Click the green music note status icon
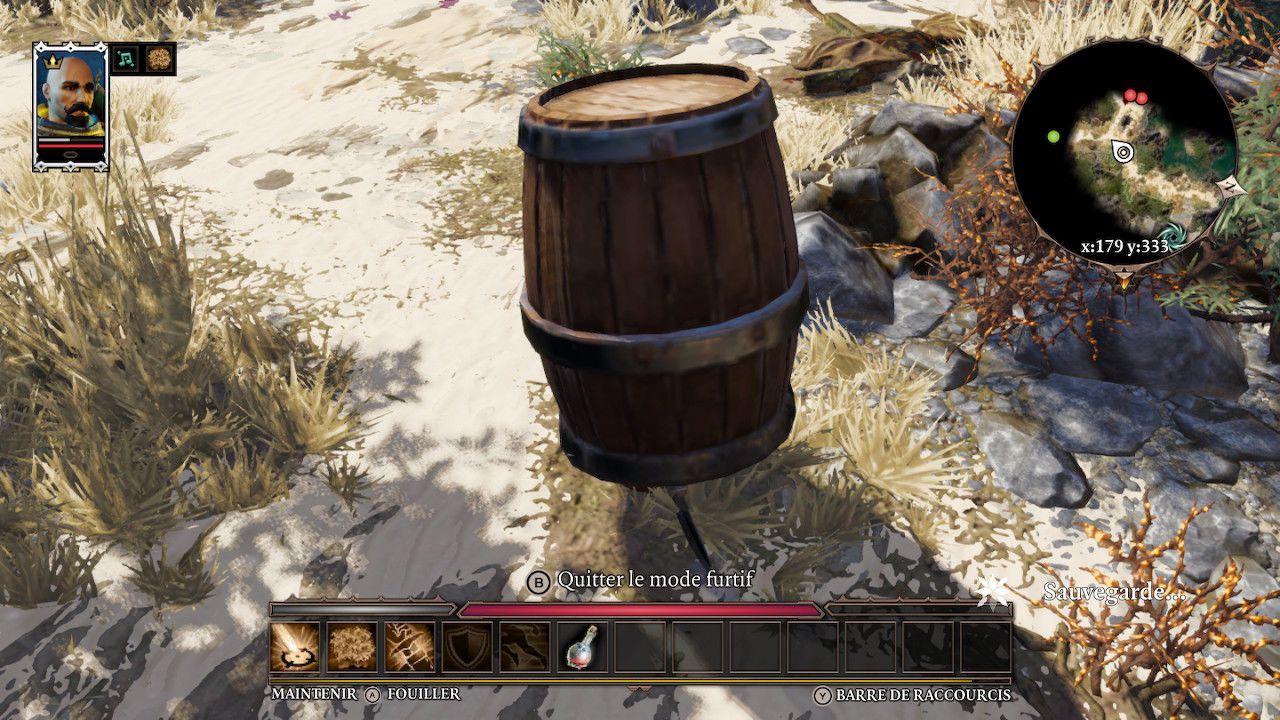The width and height of the screenshot is (1280, 720). (125, 59)
